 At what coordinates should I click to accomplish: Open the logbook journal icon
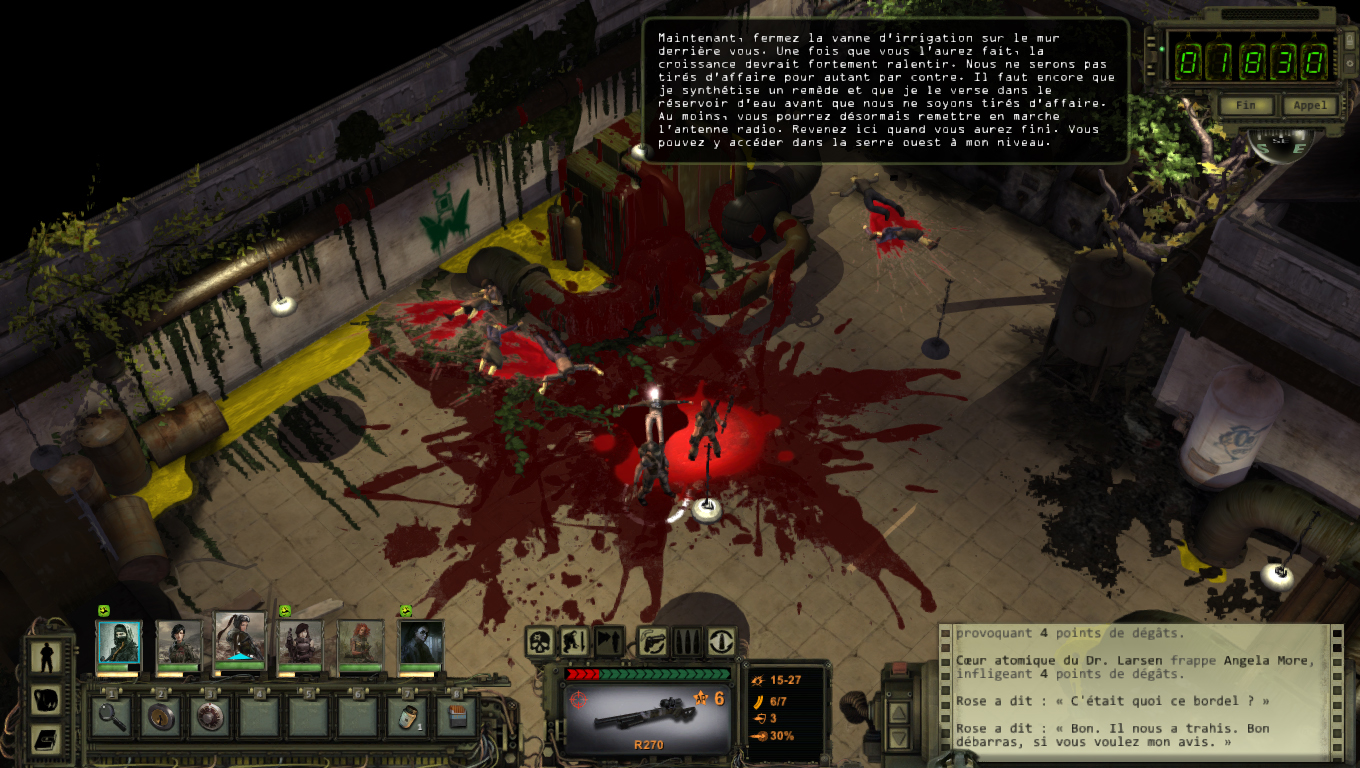coord(46,739)
